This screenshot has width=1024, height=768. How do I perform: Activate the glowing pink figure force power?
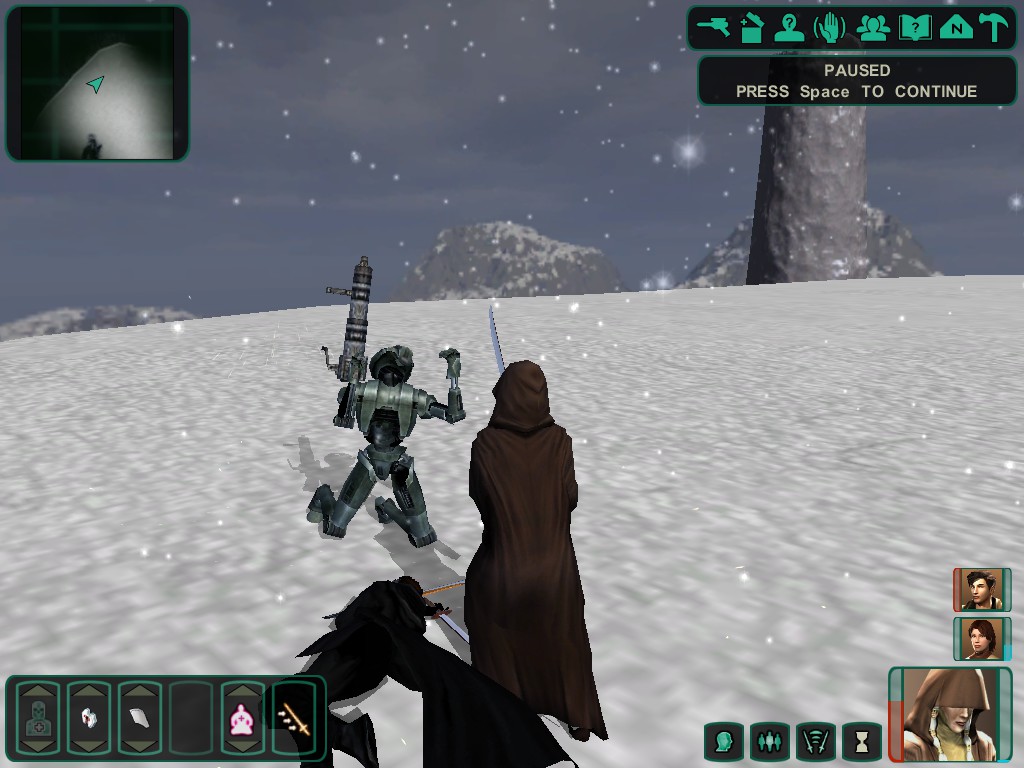tap(243, 718)
